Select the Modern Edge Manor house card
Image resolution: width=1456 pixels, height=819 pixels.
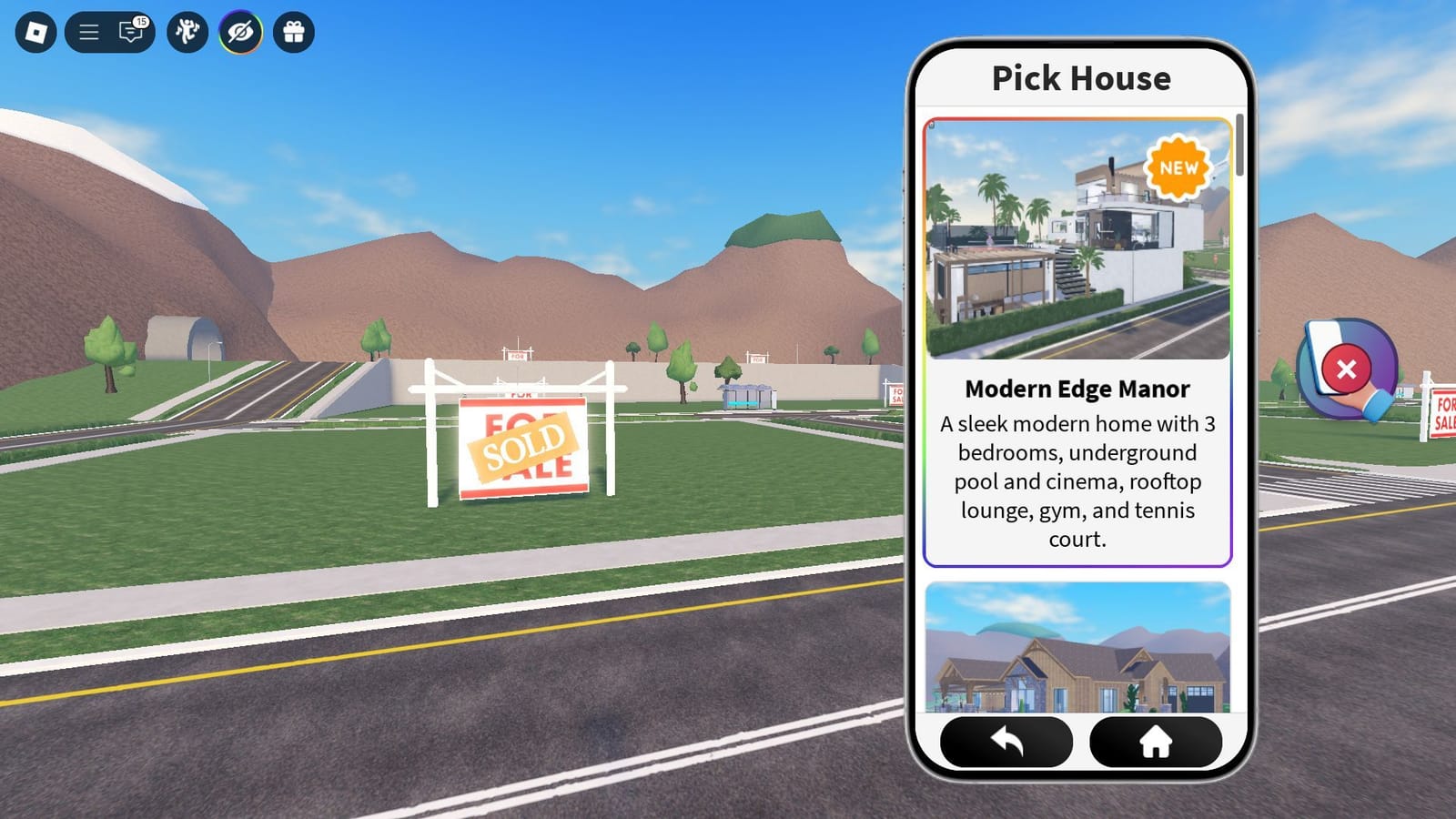click(x=1078, y=337)
